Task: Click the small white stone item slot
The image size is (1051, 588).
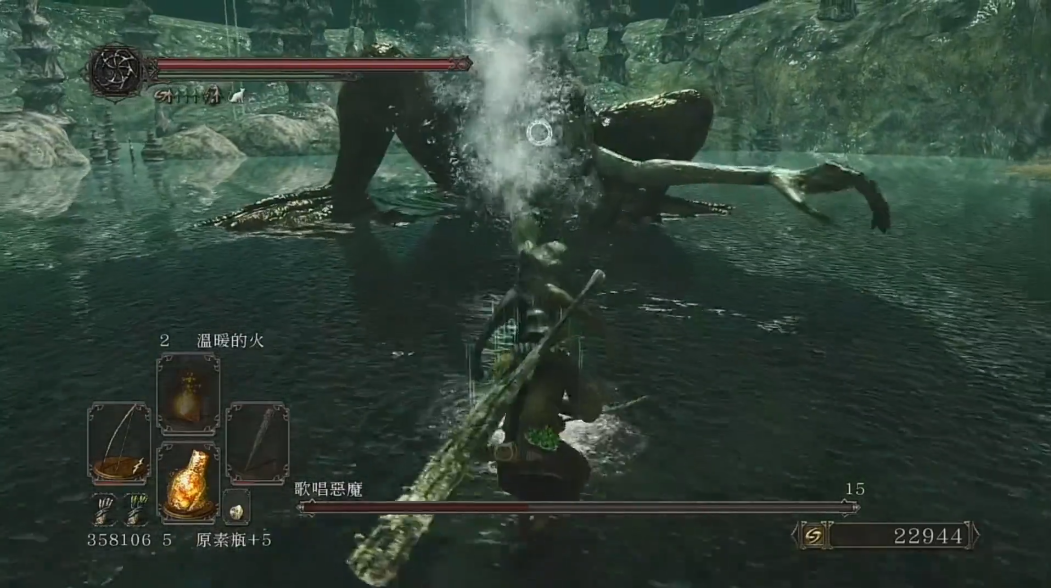Action: point(236,508)
